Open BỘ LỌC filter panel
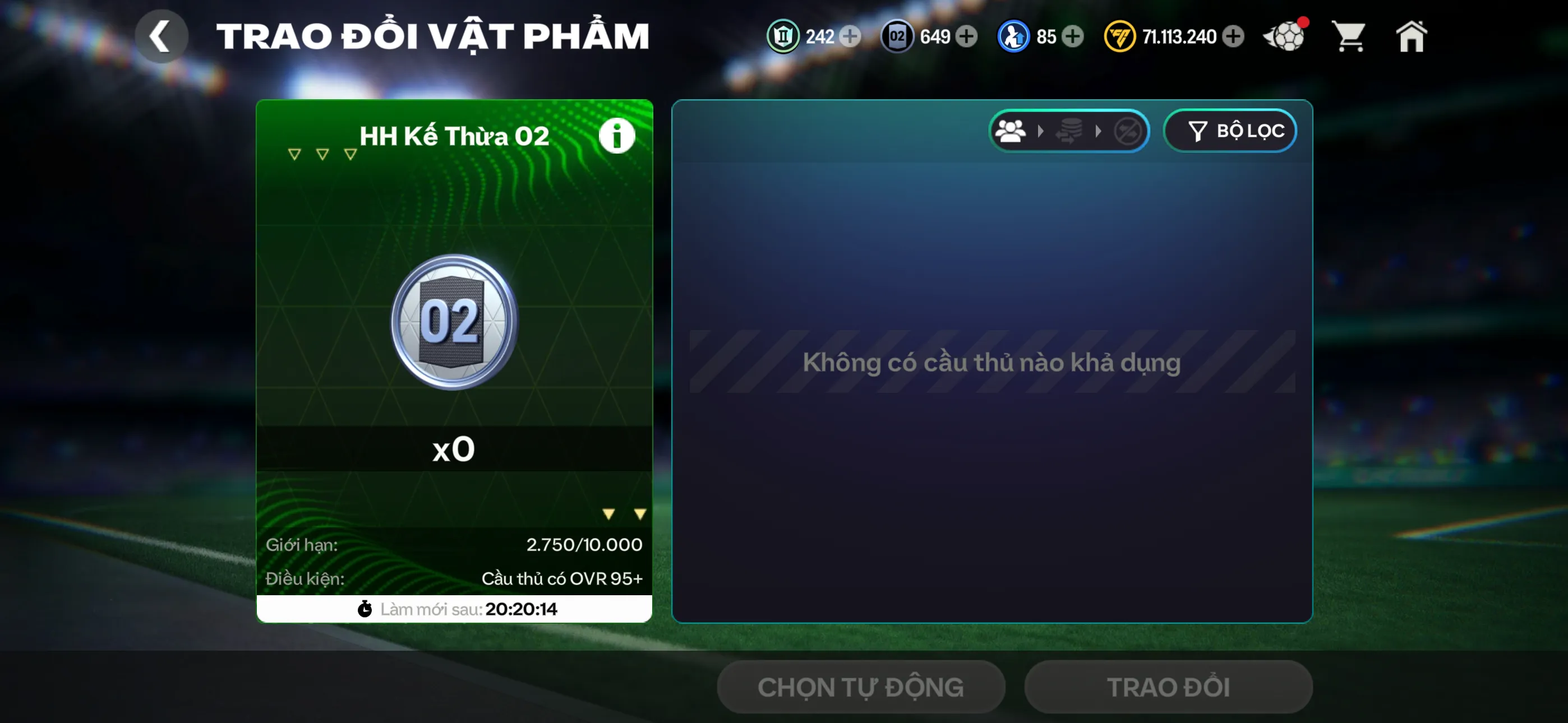 click(1230, 130)
